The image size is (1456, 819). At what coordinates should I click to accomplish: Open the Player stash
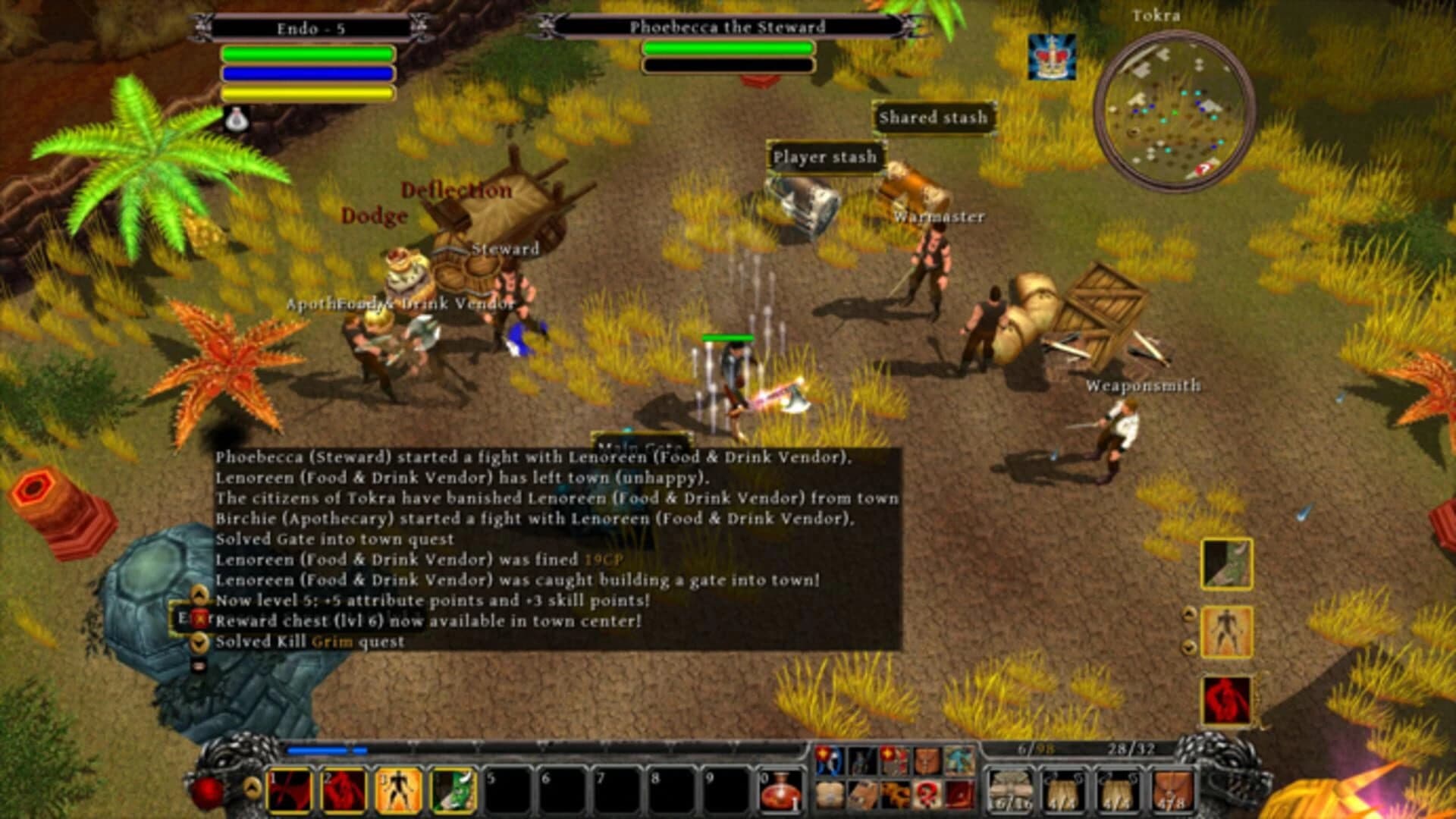coord(825,158)
